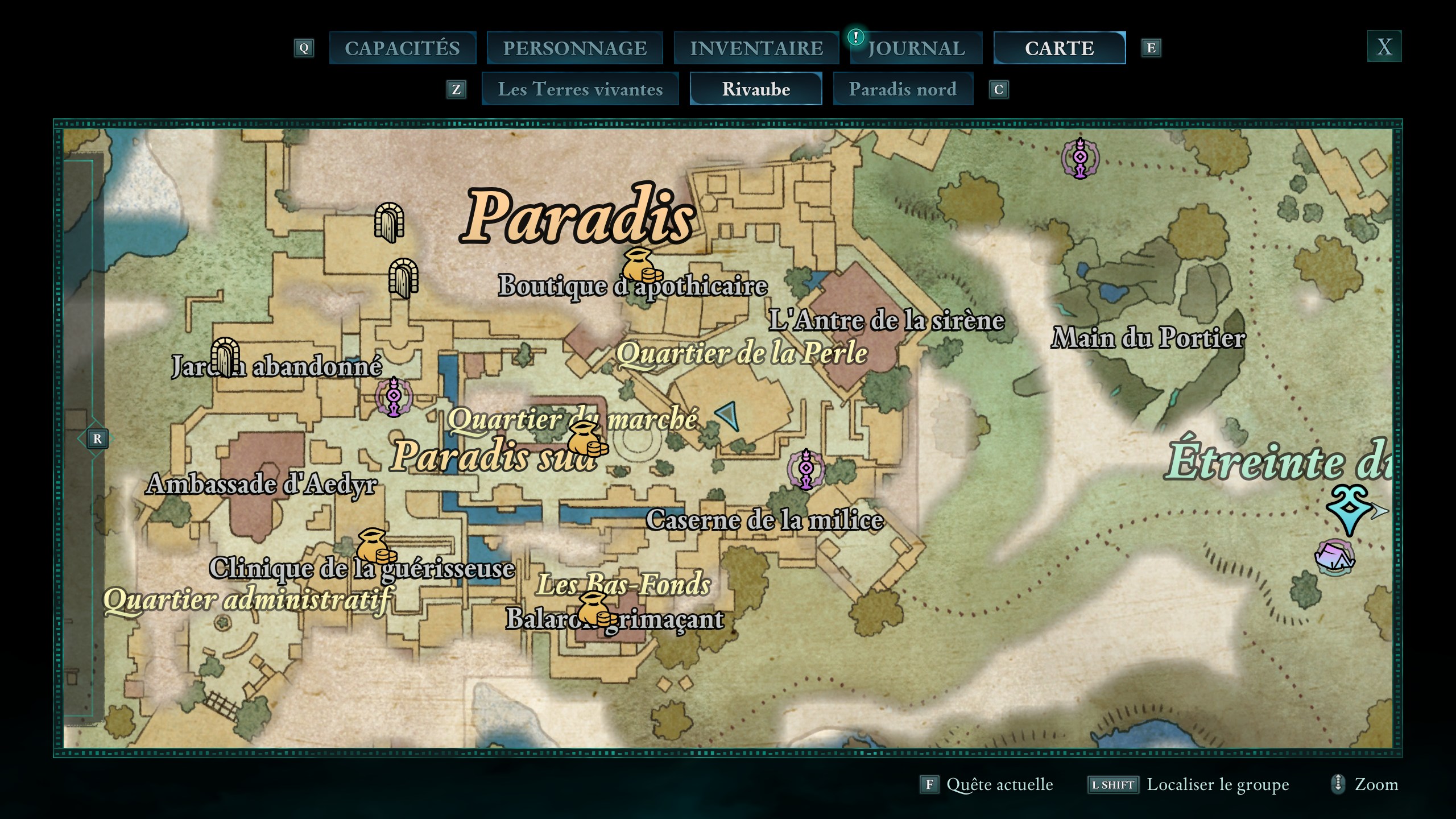Viewport: 1456px width, 819px height.
Task: Open the Paradis nord map
Action: pos(903,89)
